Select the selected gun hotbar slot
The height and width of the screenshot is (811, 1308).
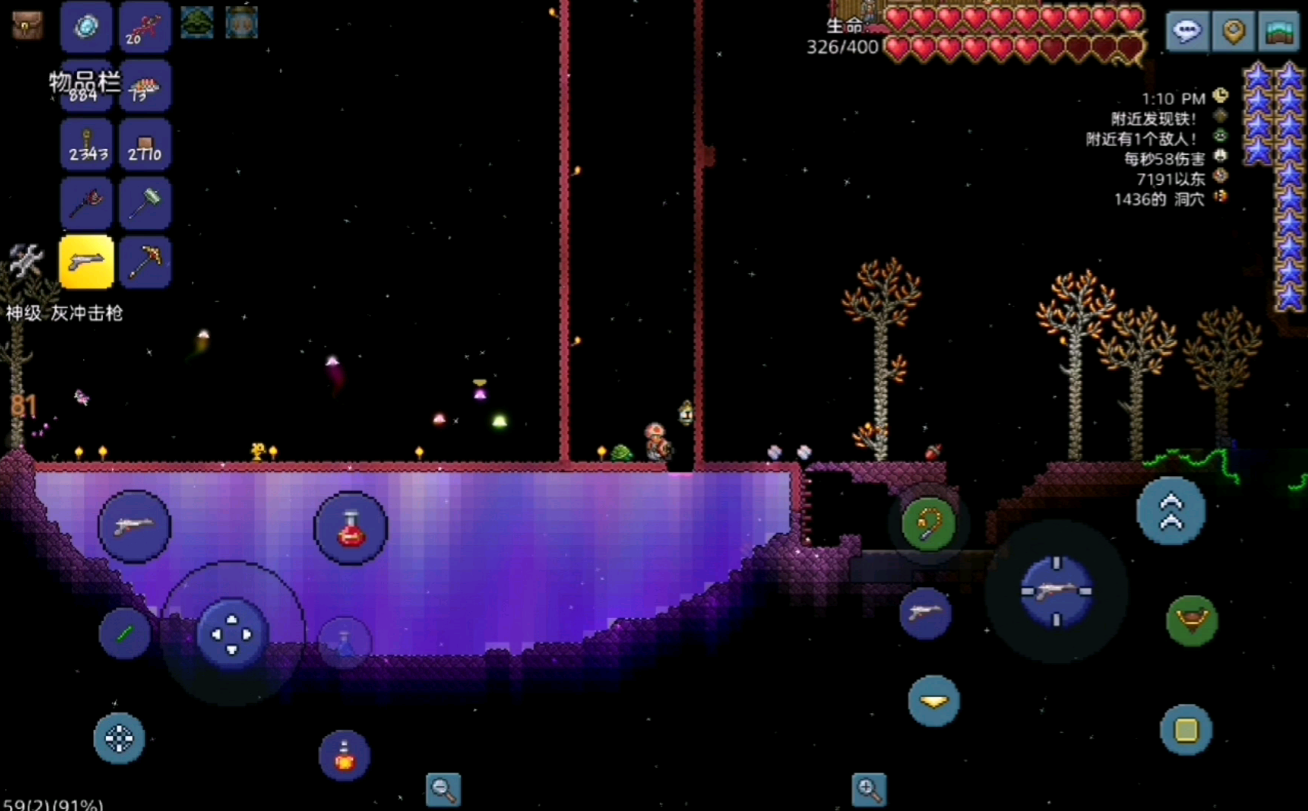(86, 262)
